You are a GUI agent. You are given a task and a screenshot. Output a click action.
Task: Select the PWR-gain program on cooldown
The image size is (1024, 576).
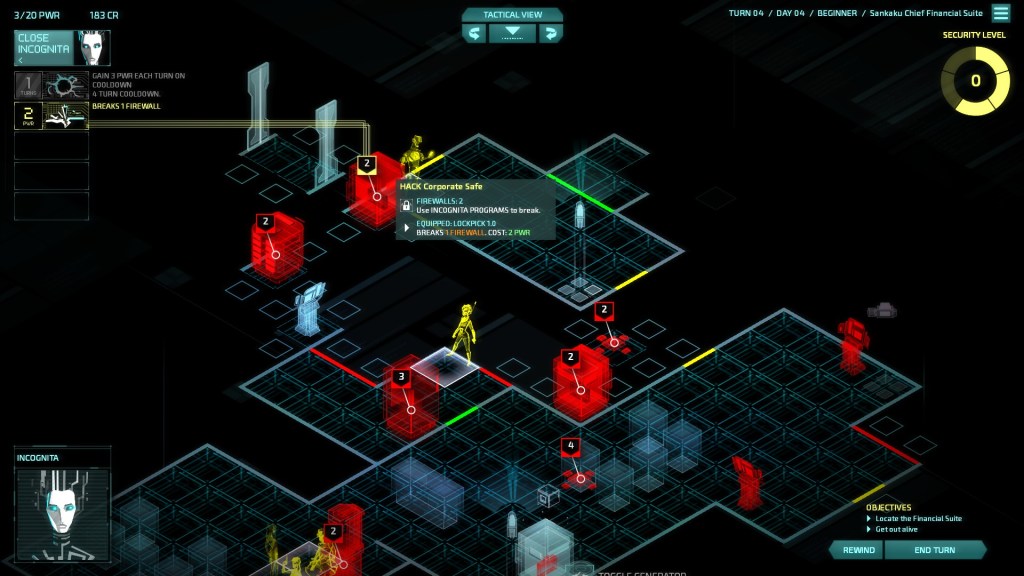pos(51,85)
